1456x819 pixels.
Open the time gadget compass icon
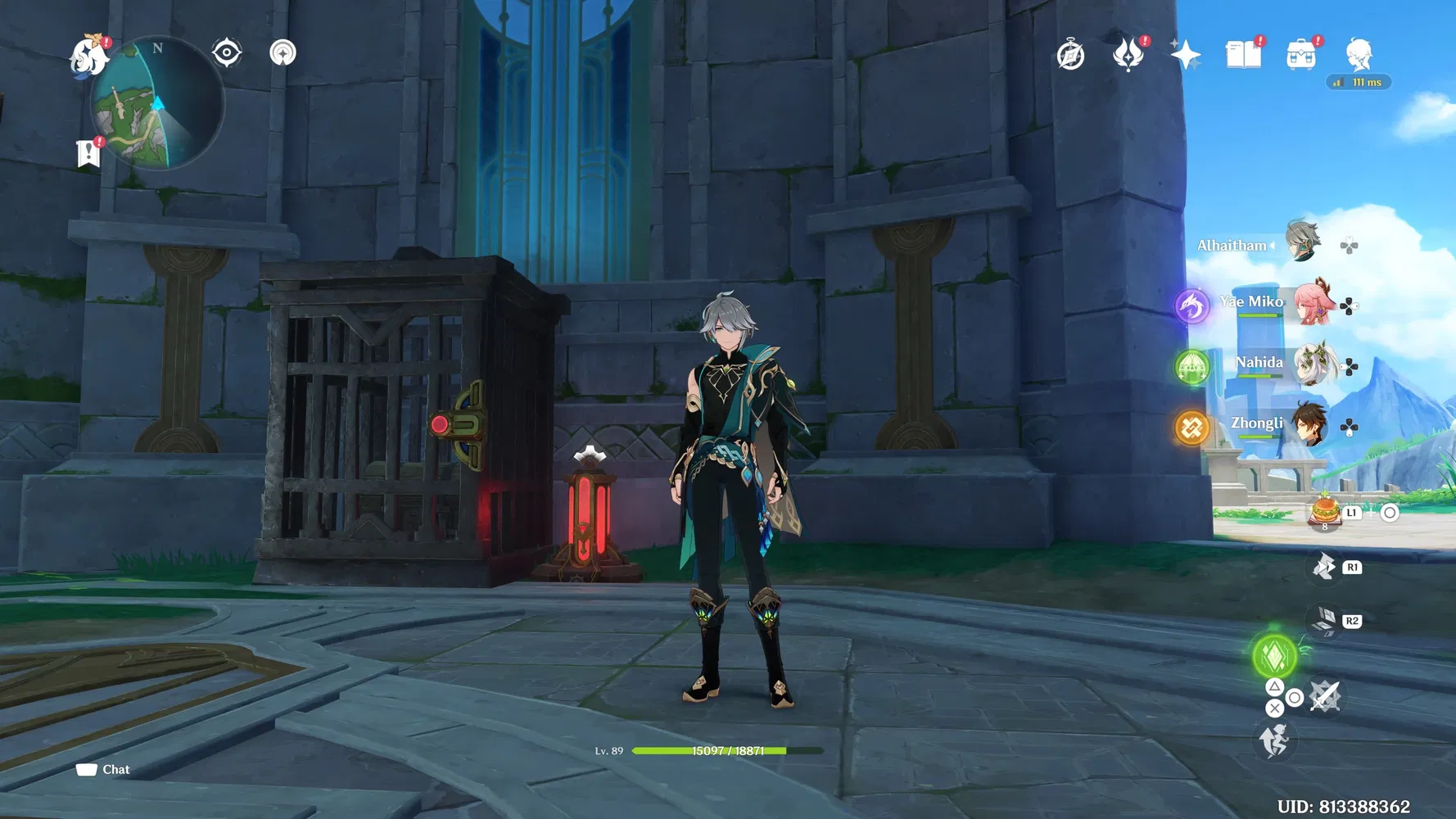[x=1070, y=54]
